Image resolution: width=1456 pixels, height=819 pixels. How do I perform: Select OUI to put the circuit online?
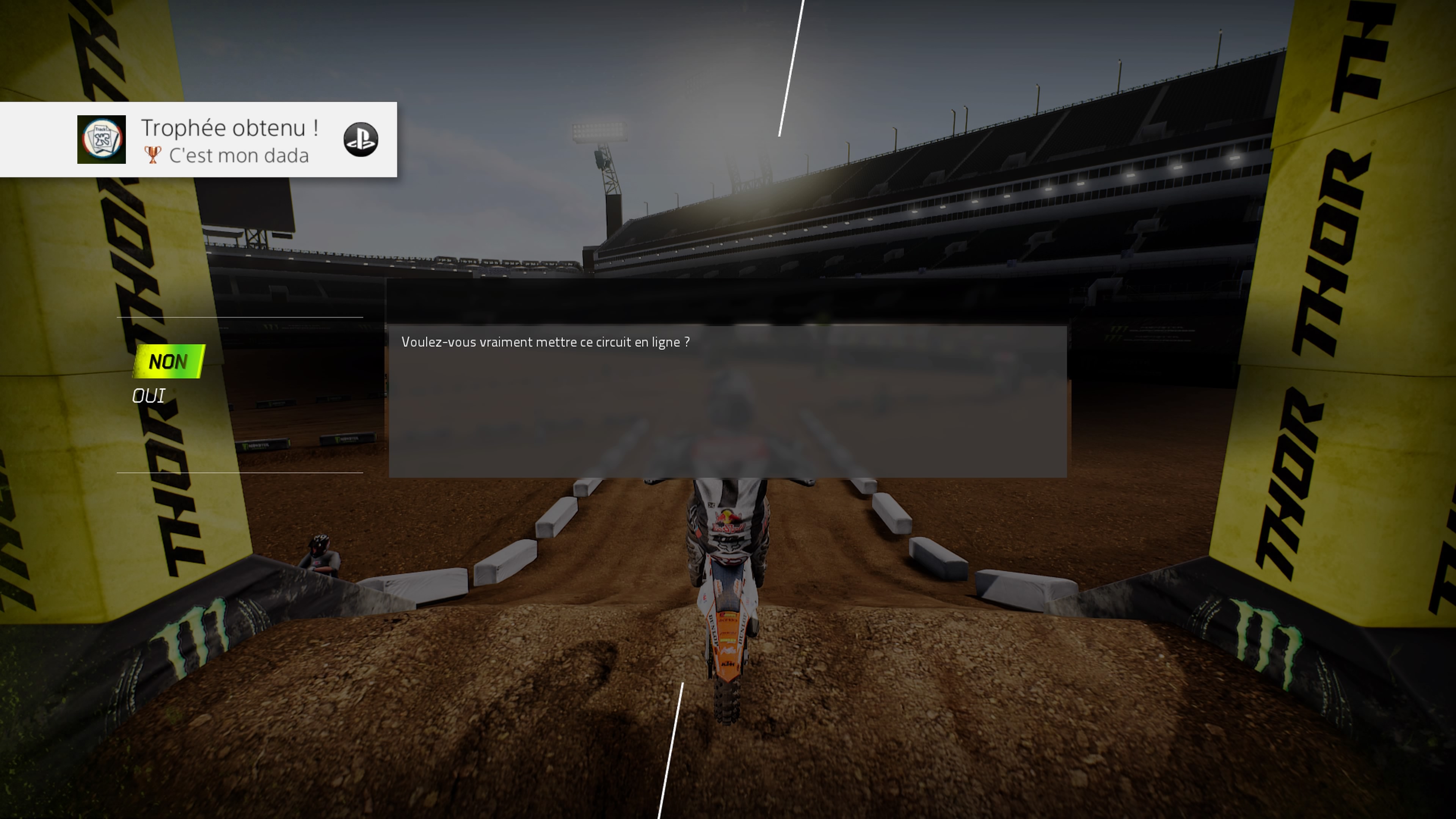point(149,396)
